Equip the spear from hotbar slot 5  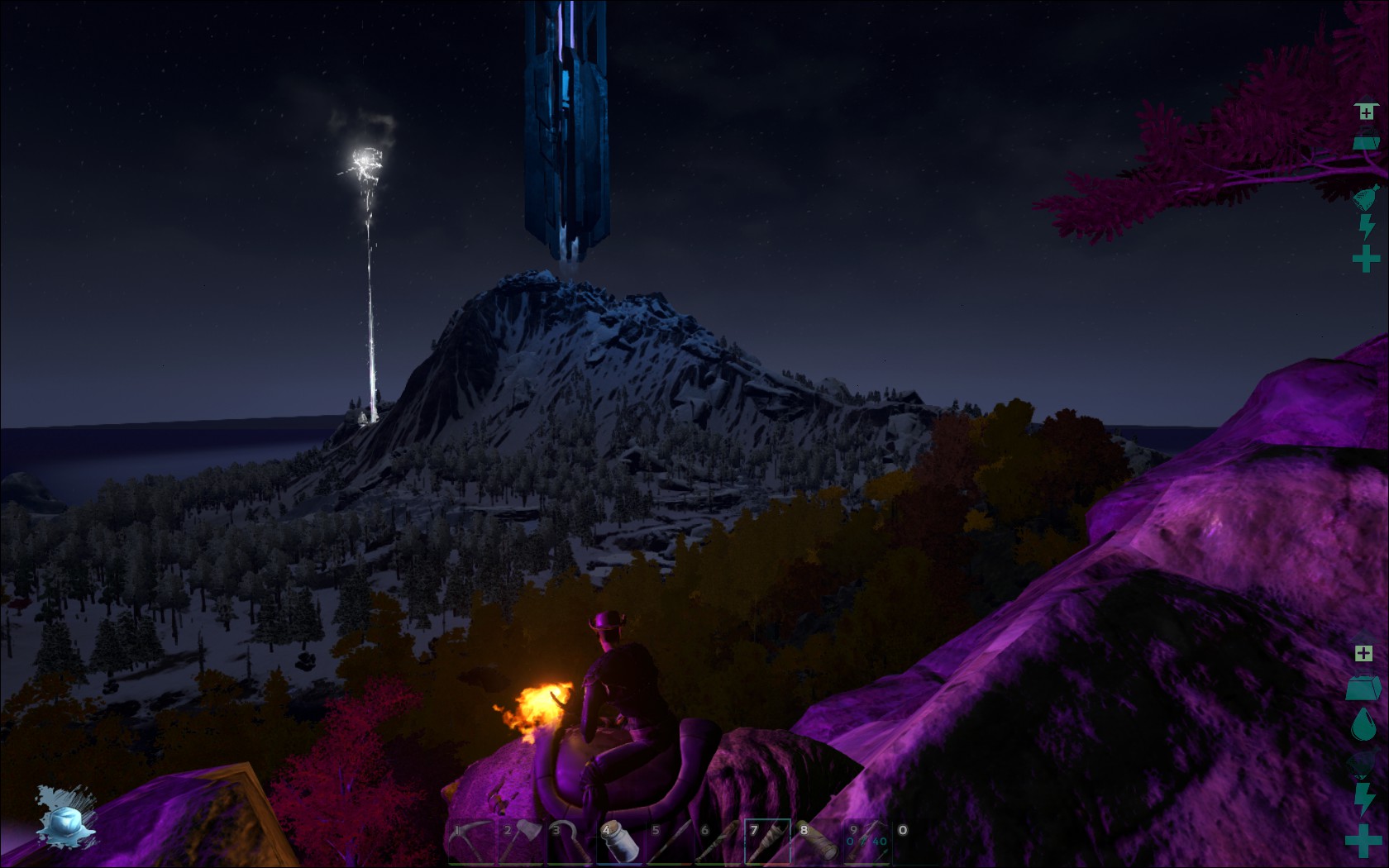point(669,842)
